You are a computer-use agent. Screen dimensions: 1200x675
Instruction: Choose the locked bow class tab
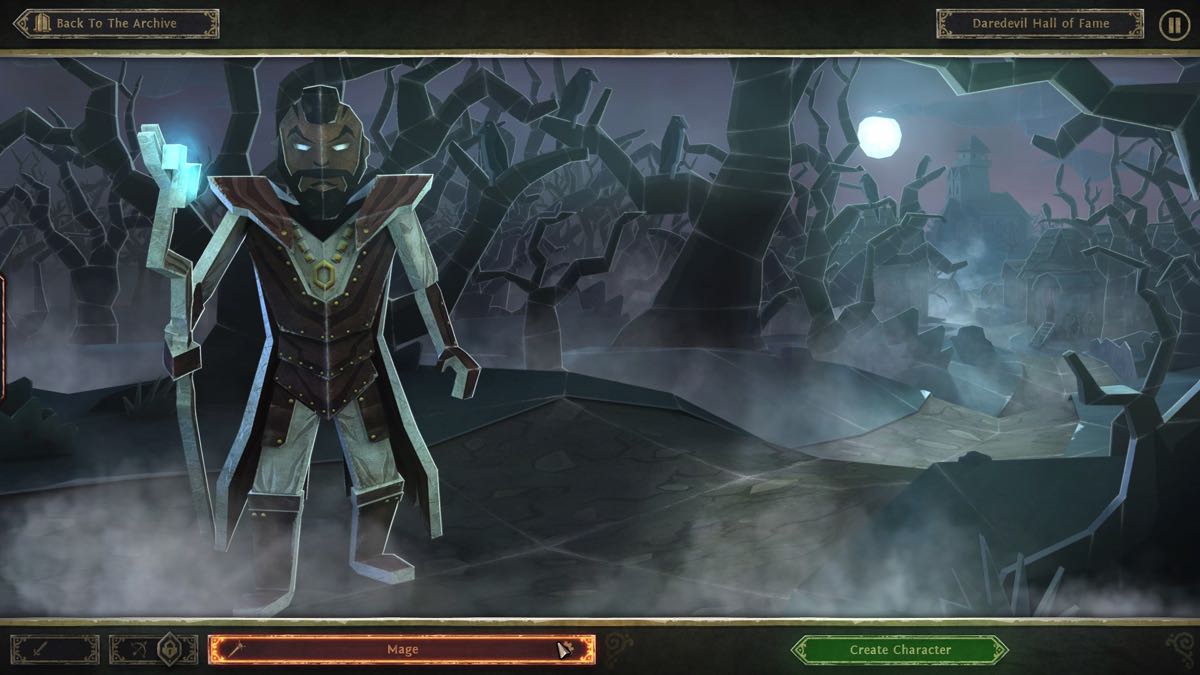153,650
